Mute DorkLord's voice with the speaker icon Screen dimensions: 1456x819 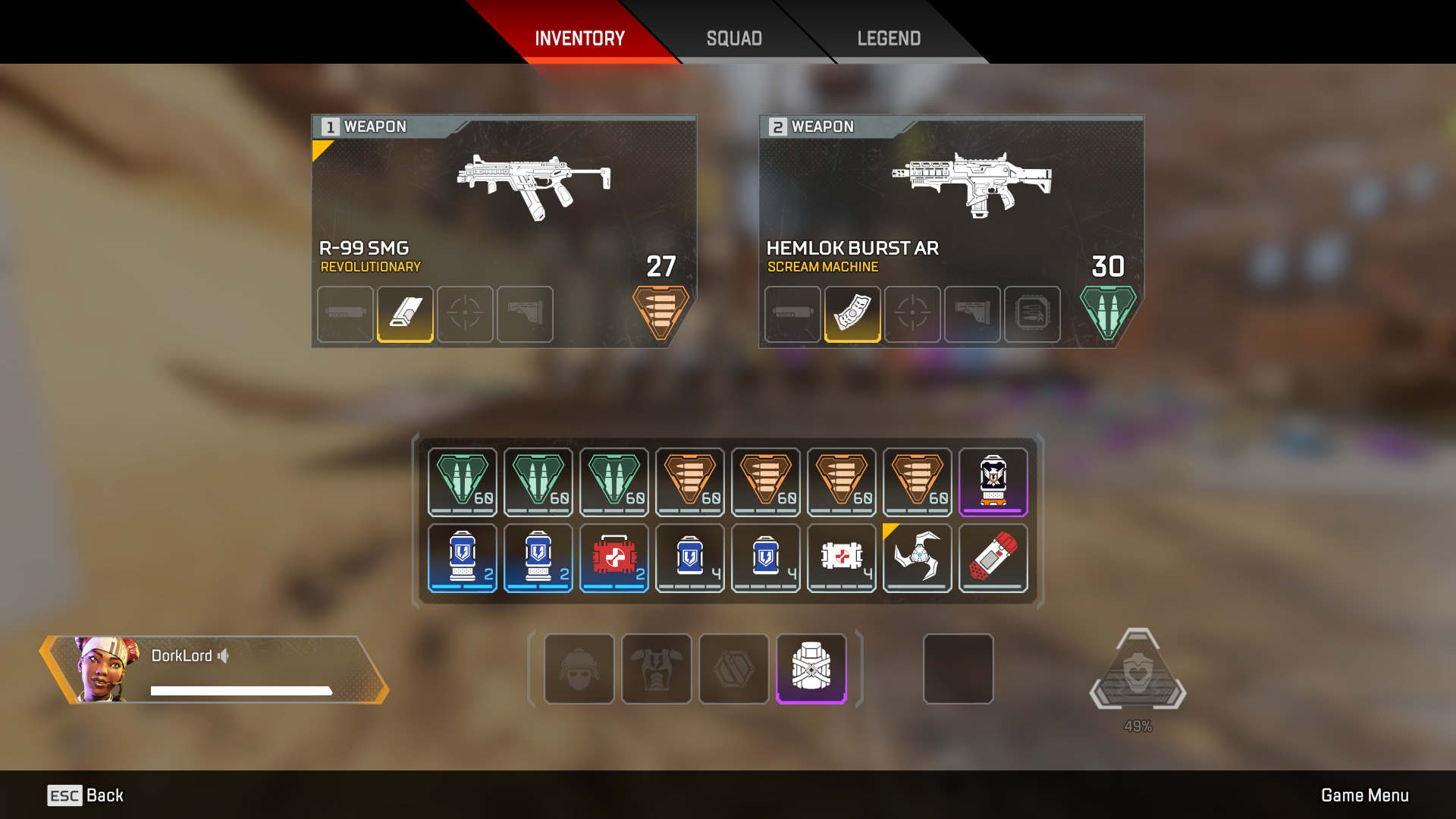(222, 657)
